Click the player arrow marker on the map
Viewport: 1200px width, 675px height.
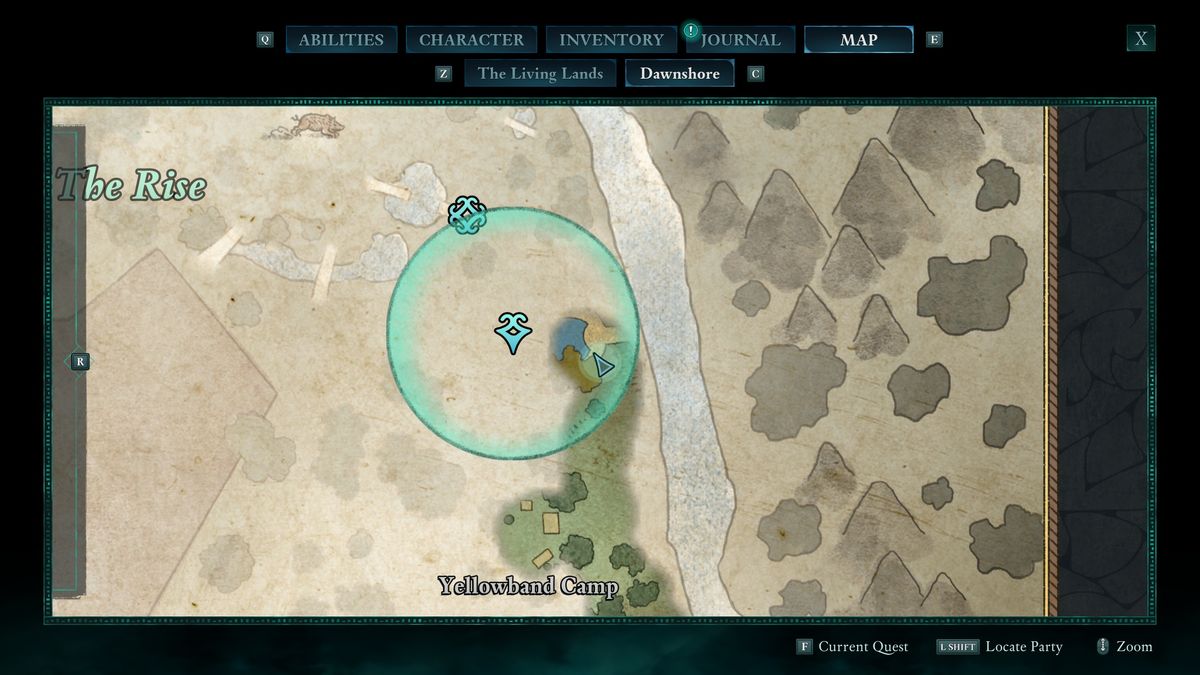pyautogui.click(x=602, y=365)
